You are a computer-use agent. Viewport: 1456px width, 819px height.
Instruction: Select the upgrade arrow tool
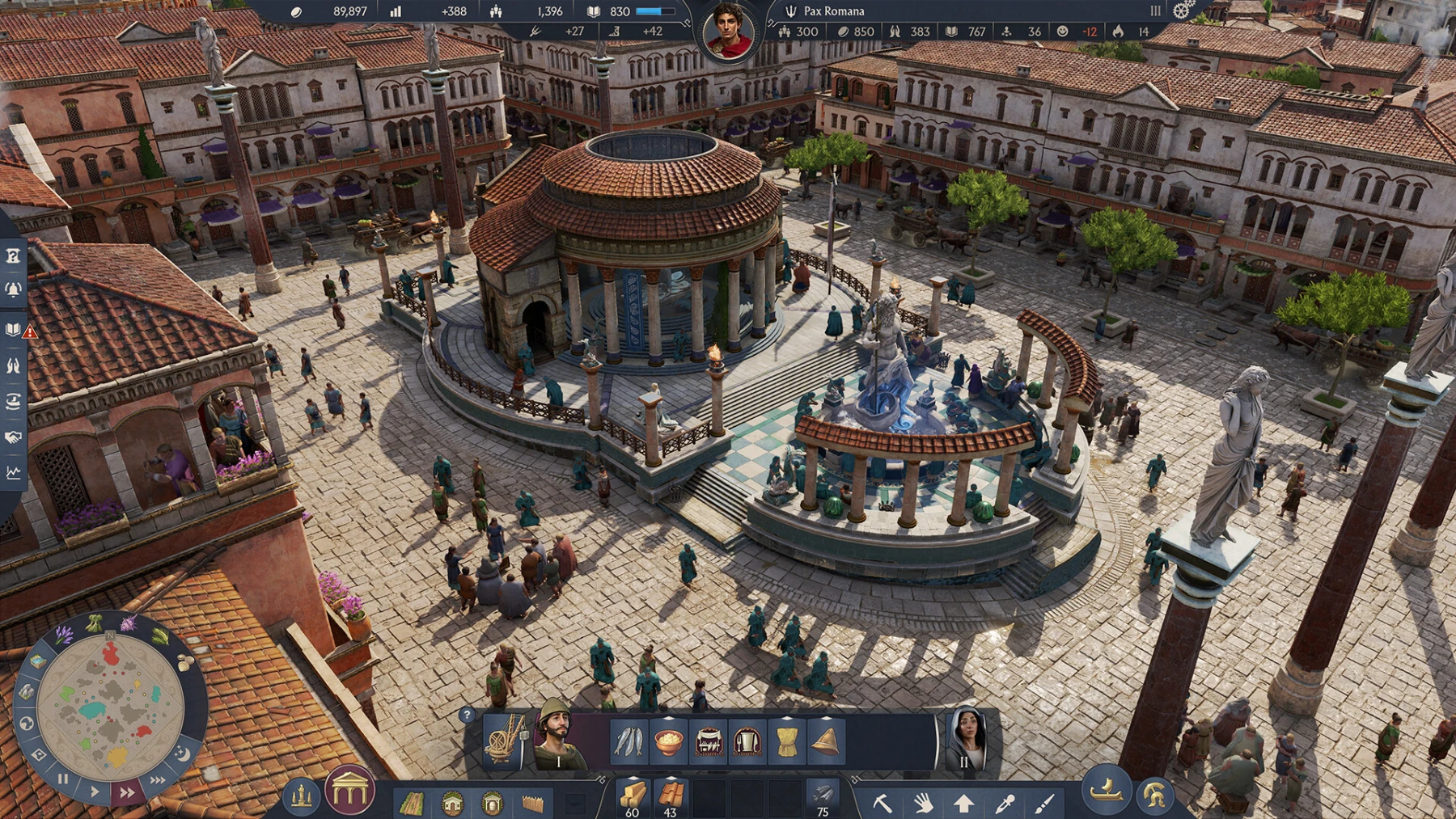pyautogui.click(x=964, y=802)
